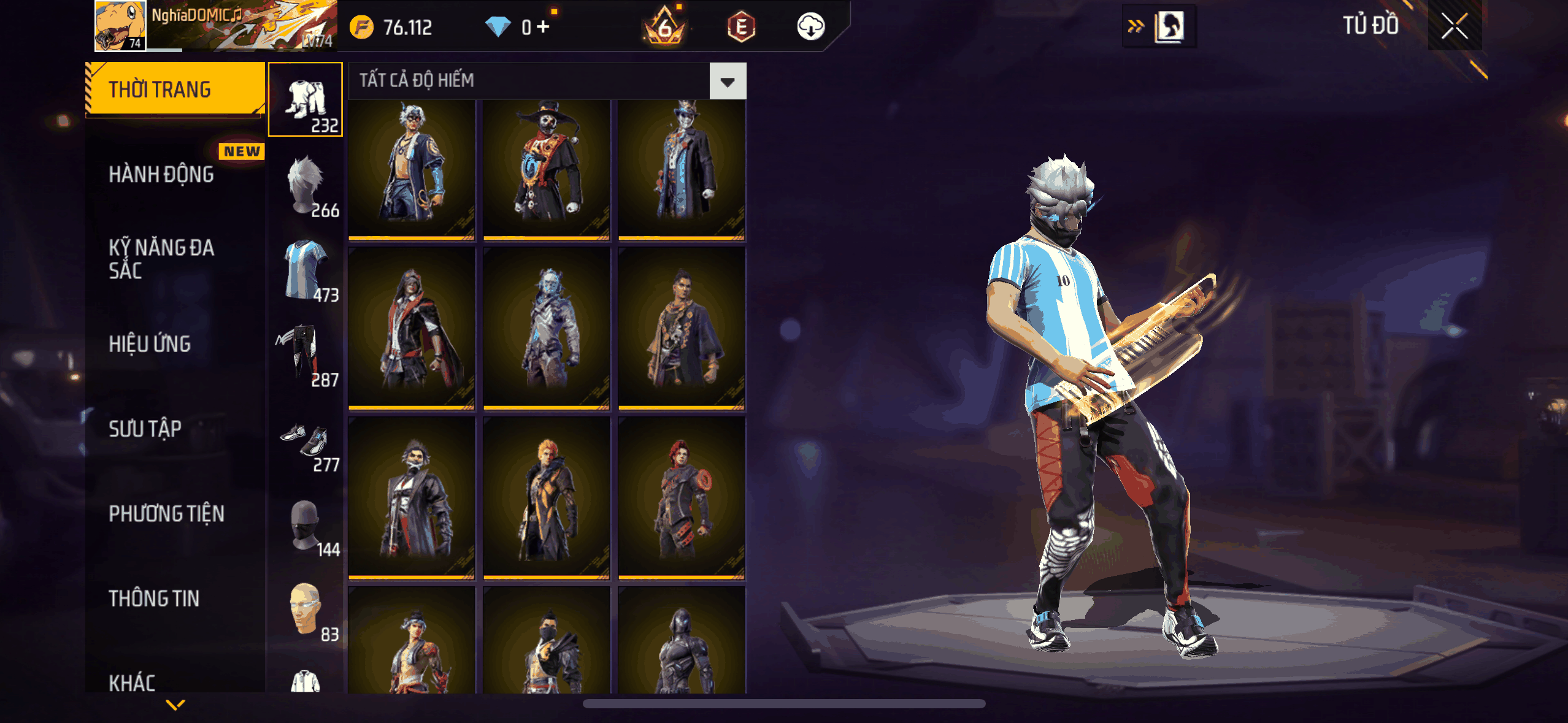Select the hairstyle category (266)
1568x723 pixels.
pos(306,185)
